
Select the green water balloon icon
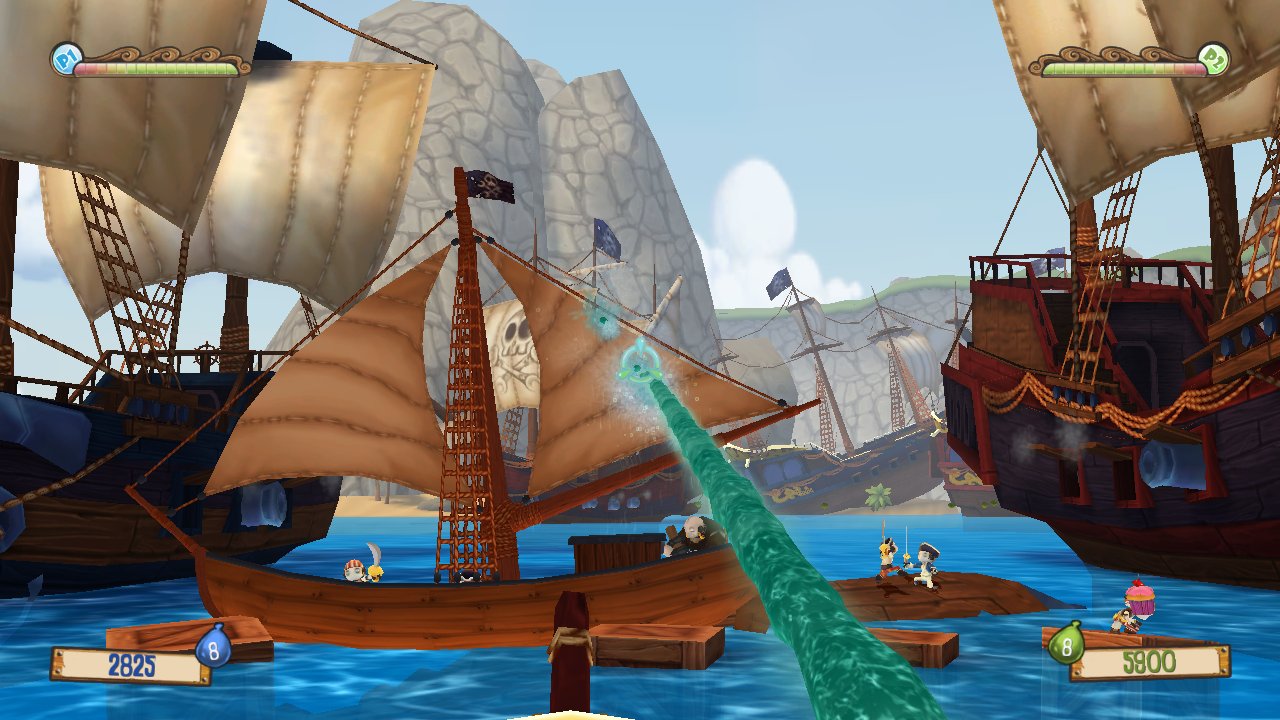click(1066, 644)
